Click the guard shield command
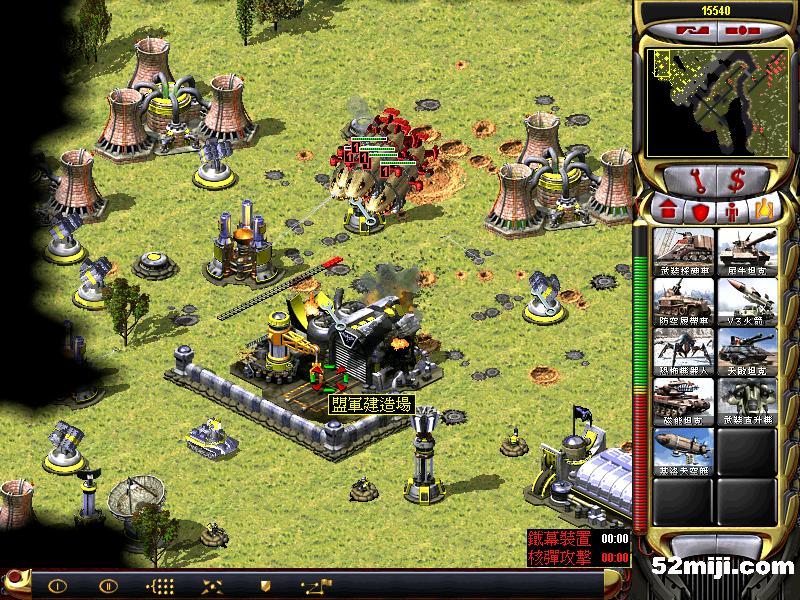Viewport: 800px width, 600px height. click(264, 585)
